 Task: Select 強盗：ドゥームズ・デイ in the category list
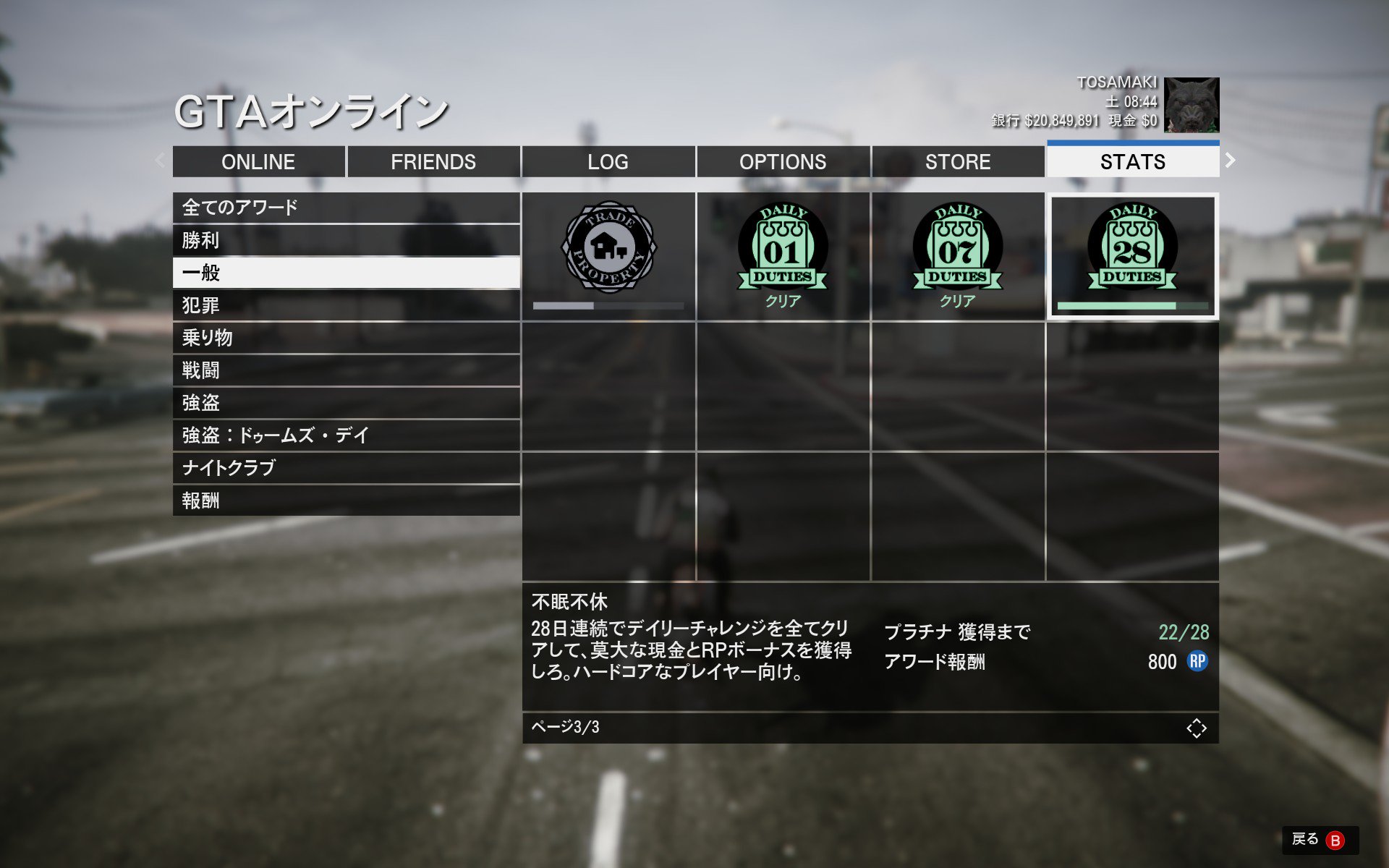[x=346, y=435]
